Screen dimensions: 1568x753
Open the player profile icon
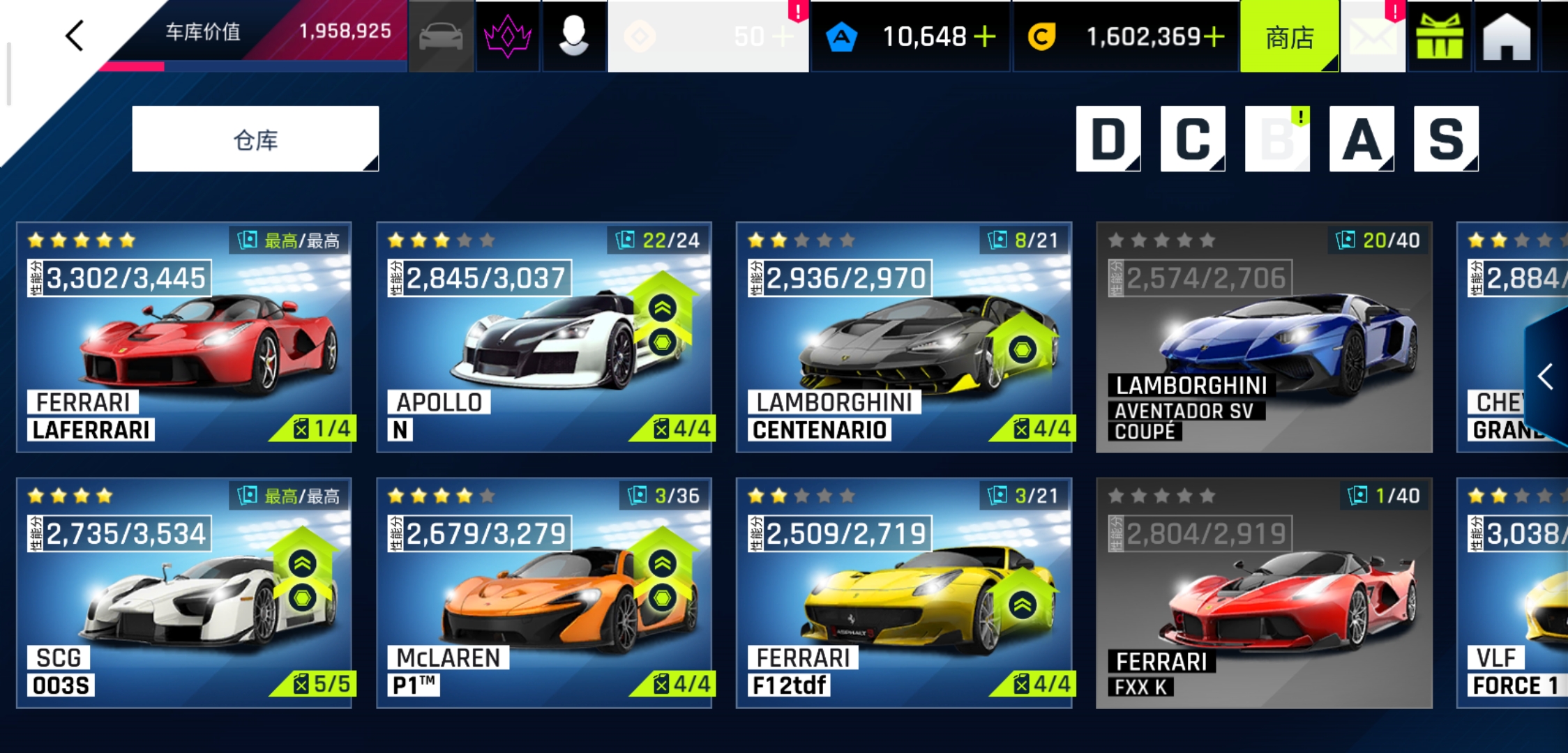point(573,36)
